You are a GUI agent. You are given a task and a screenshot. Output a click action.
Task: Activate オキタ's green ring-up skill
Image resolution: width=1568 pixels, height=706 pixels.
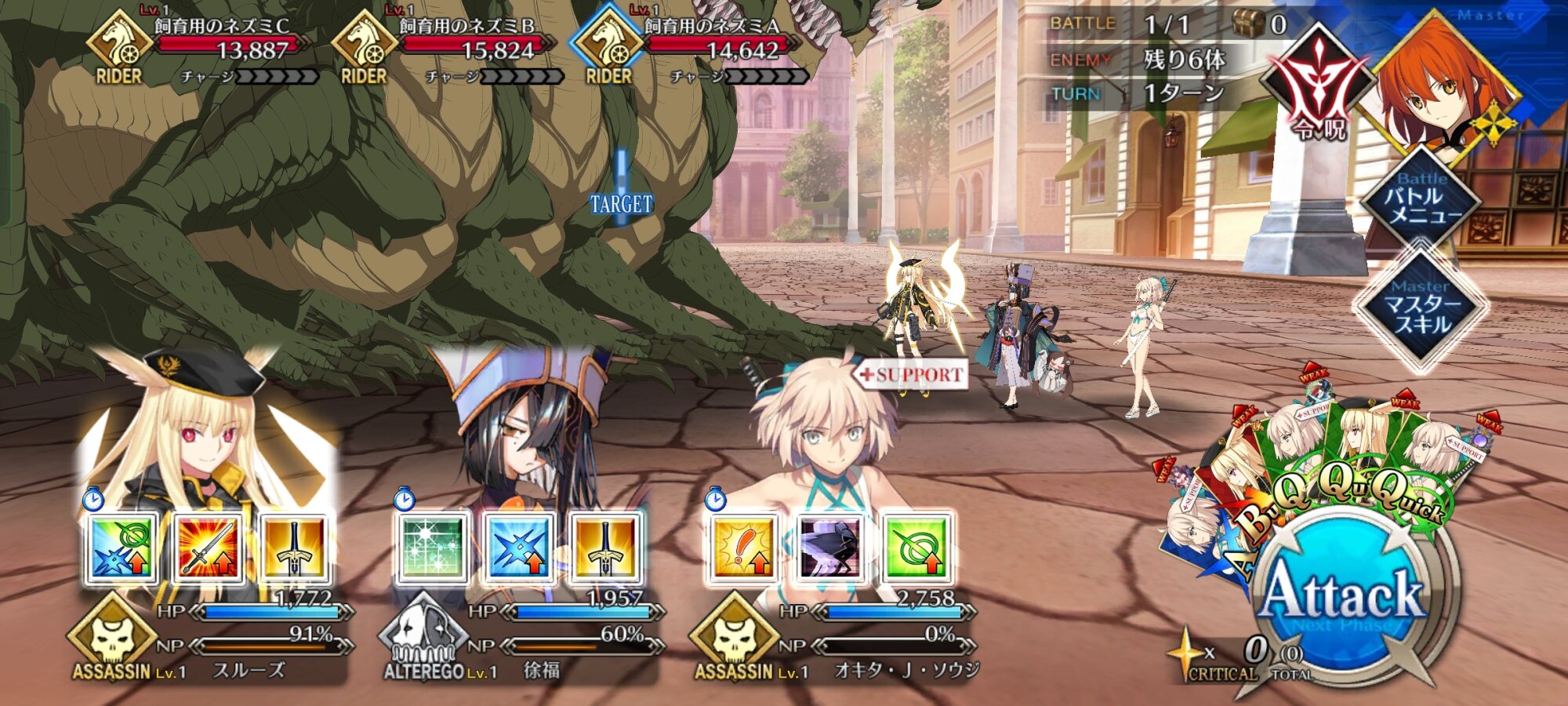click(x=915, y=548)
